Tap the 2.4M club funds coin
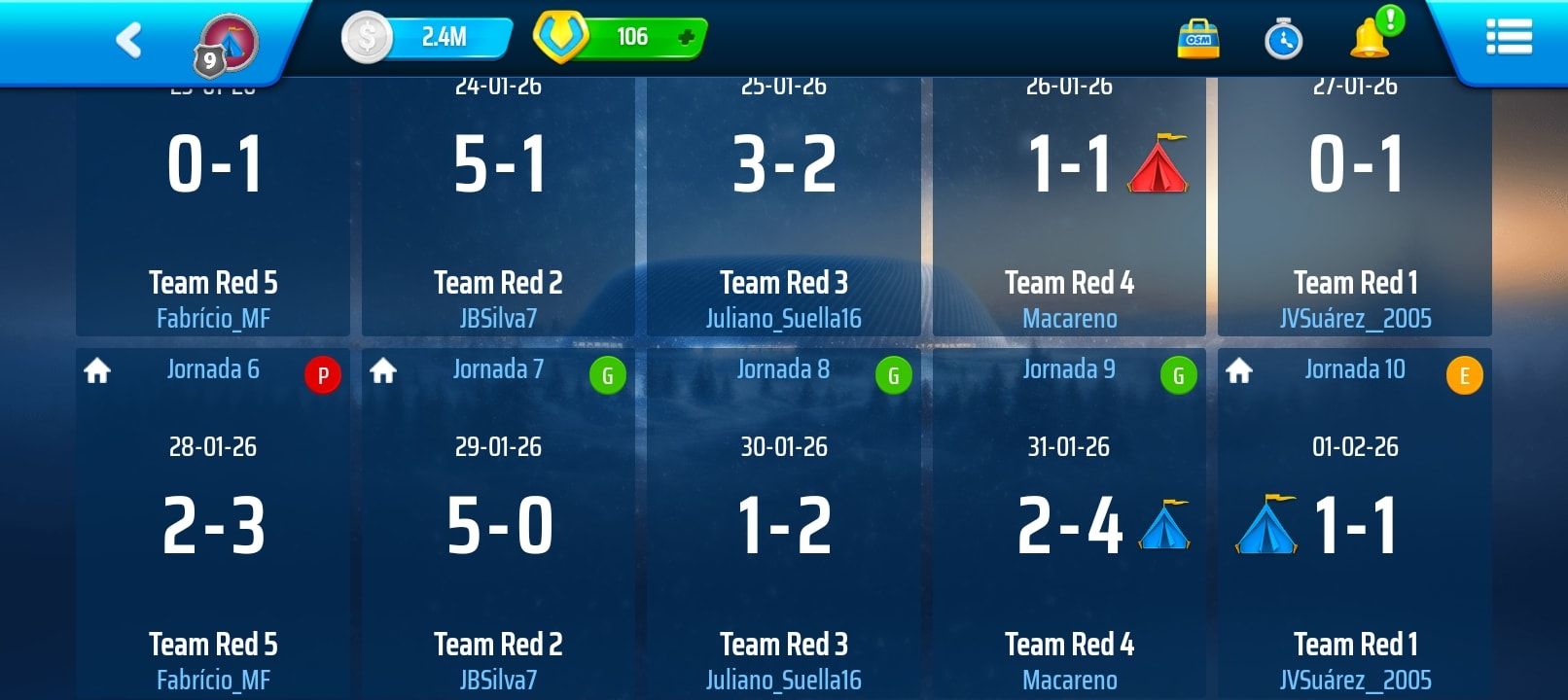This screenshot has width=1568, height=700. click(x=367, y=38)
